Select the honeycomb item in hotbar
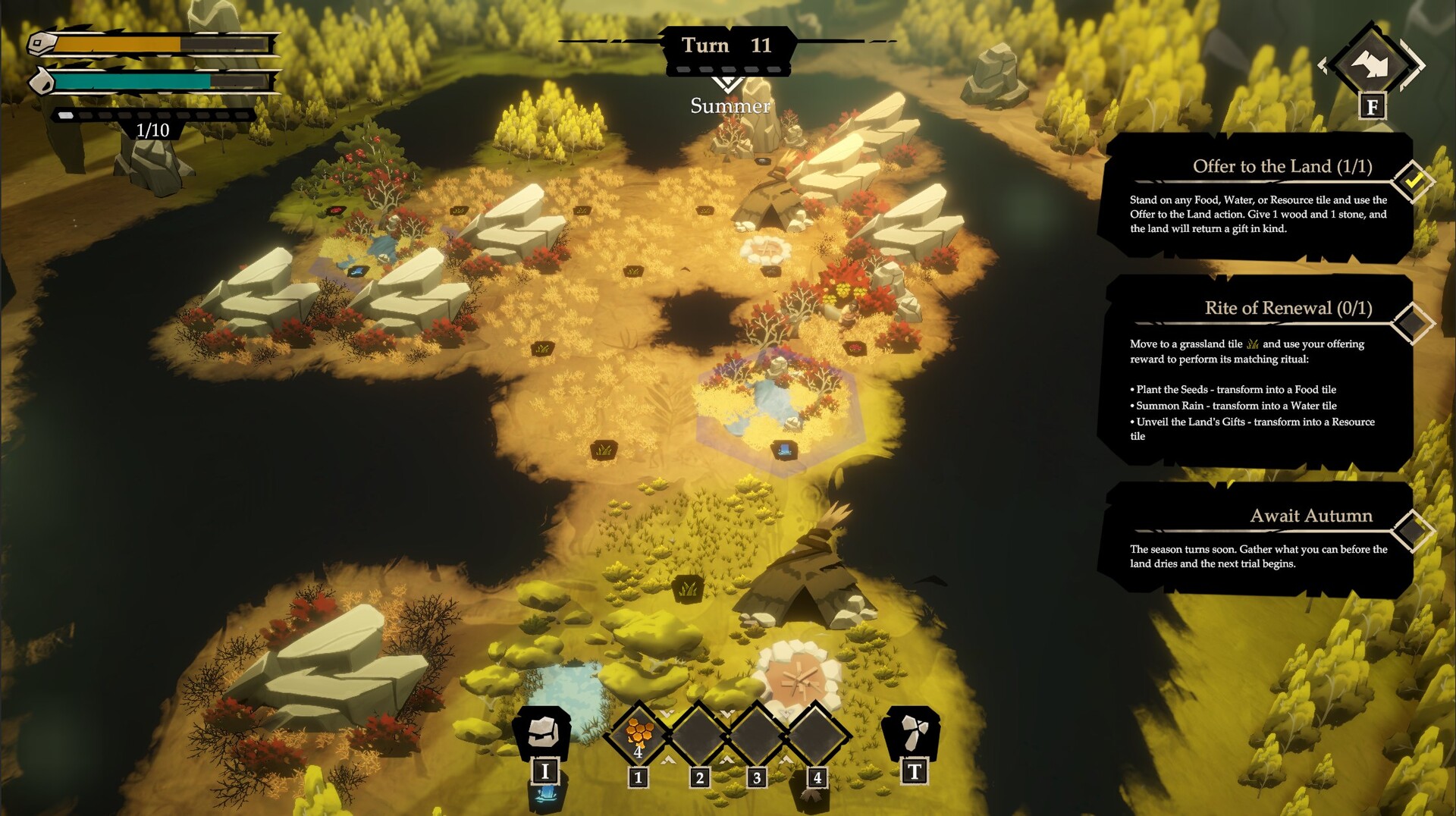 (x=639, y=734)
